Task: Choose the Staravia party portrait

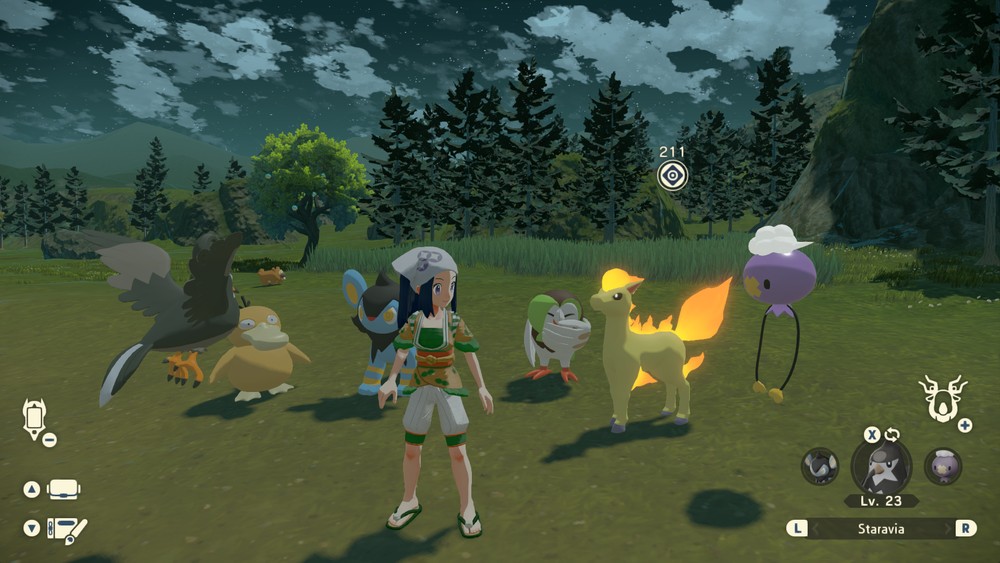Action: click(x=881, y=466)
